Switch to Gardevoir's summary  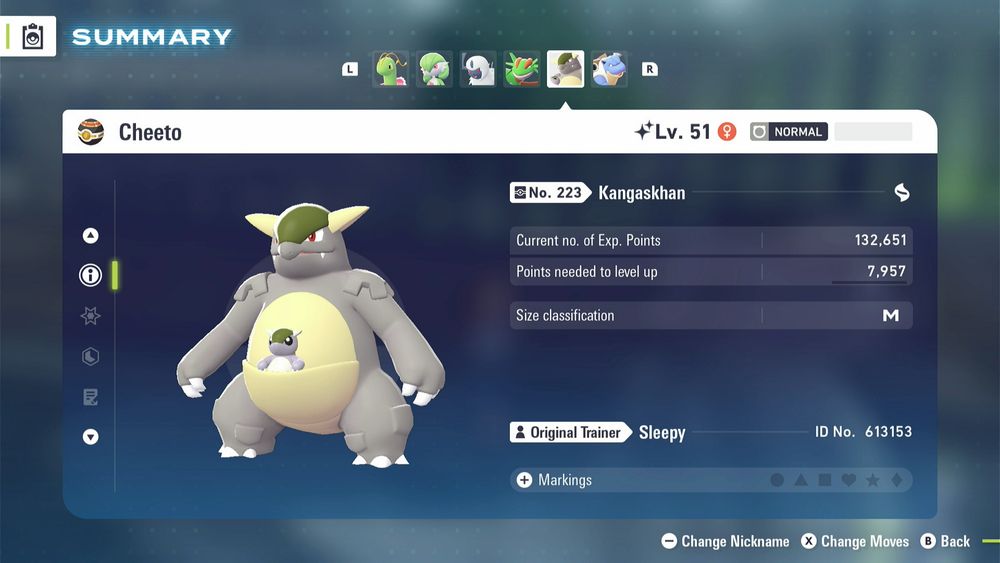coord(434,70)
